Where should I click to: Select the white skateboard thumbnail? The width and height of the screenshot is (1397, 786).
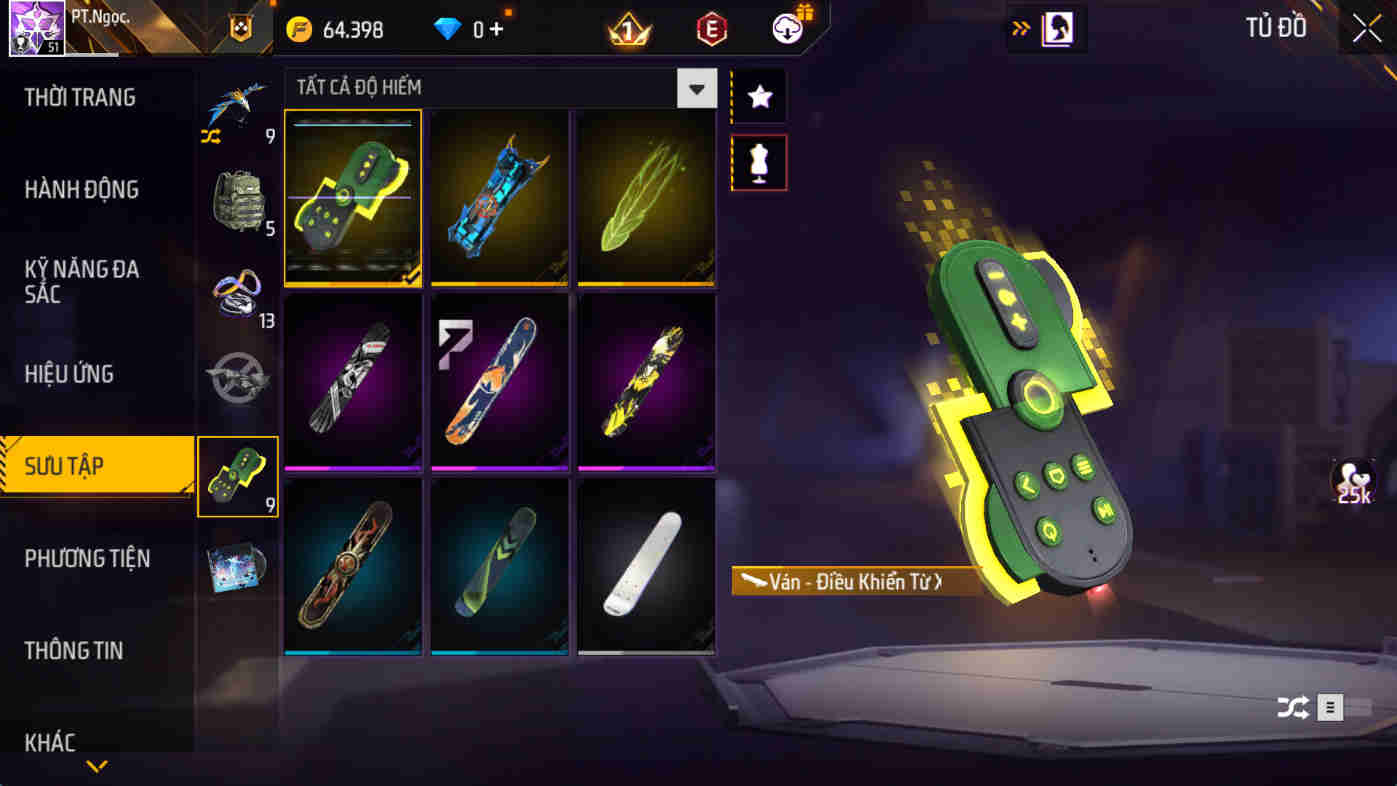pos(646,567)
